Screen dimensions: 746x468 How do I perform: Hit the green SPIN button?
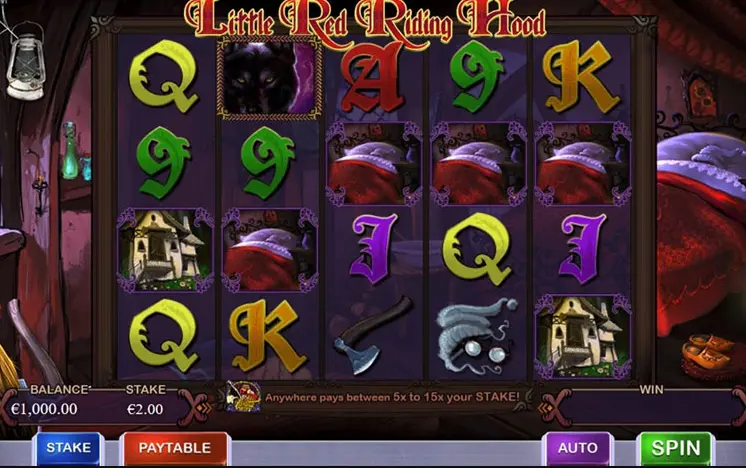[675, 448]
